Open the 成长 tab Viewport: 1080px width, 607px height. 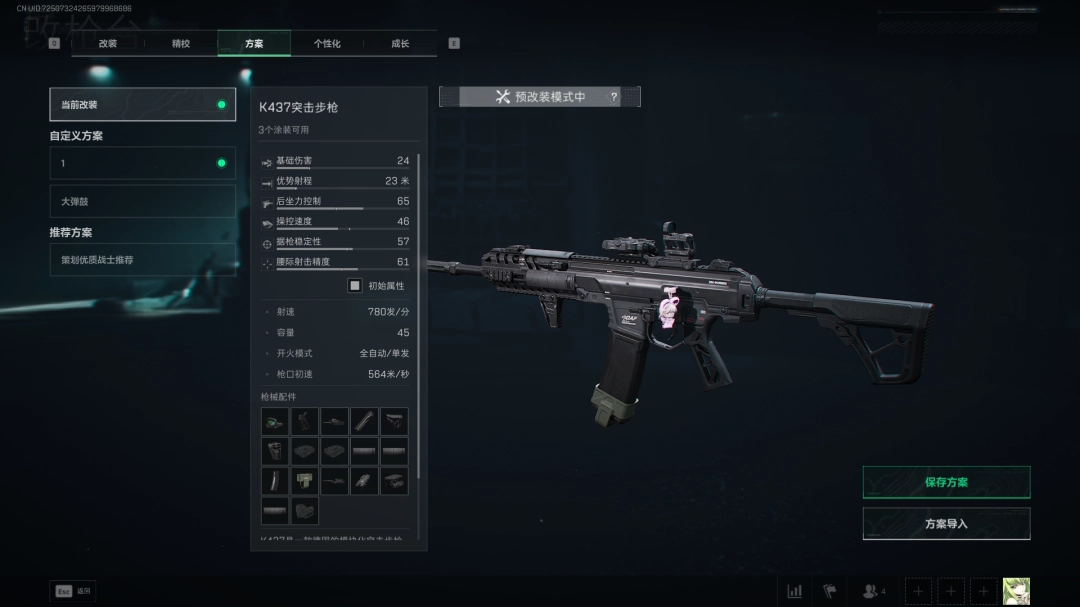(400, 44)
